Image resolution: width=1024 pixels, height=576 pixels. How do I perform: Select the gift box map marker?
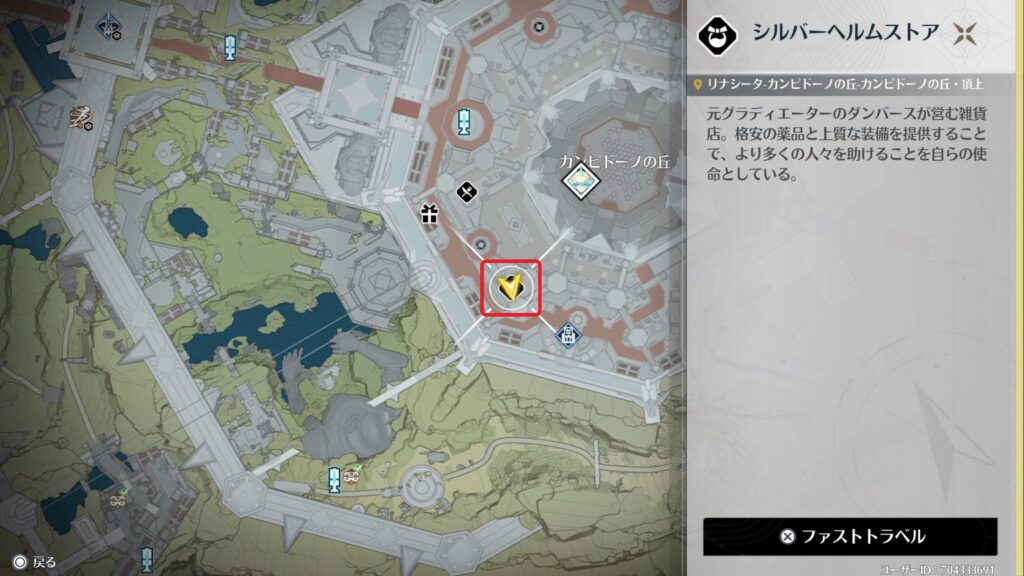(430, 213)
